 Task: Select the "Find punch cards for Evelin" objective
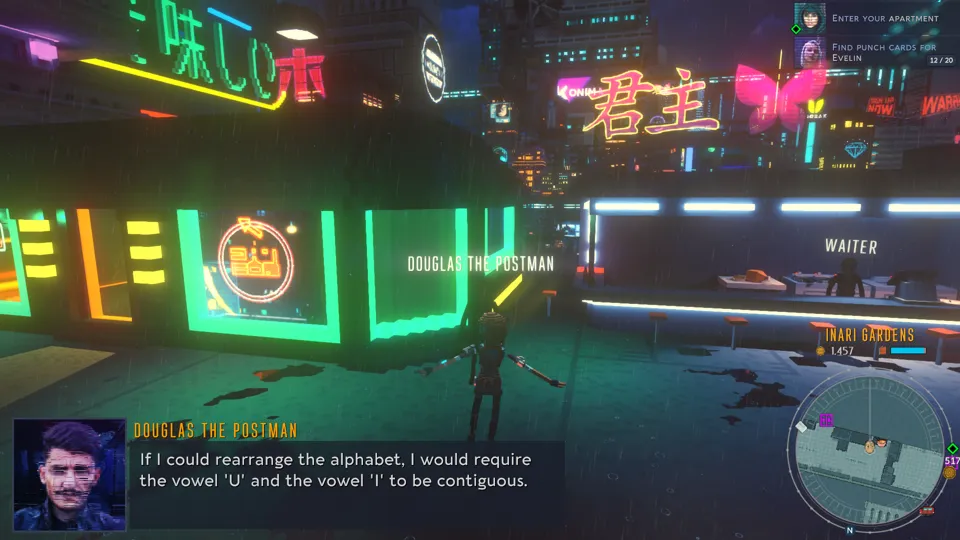click(x=885, y=52)
